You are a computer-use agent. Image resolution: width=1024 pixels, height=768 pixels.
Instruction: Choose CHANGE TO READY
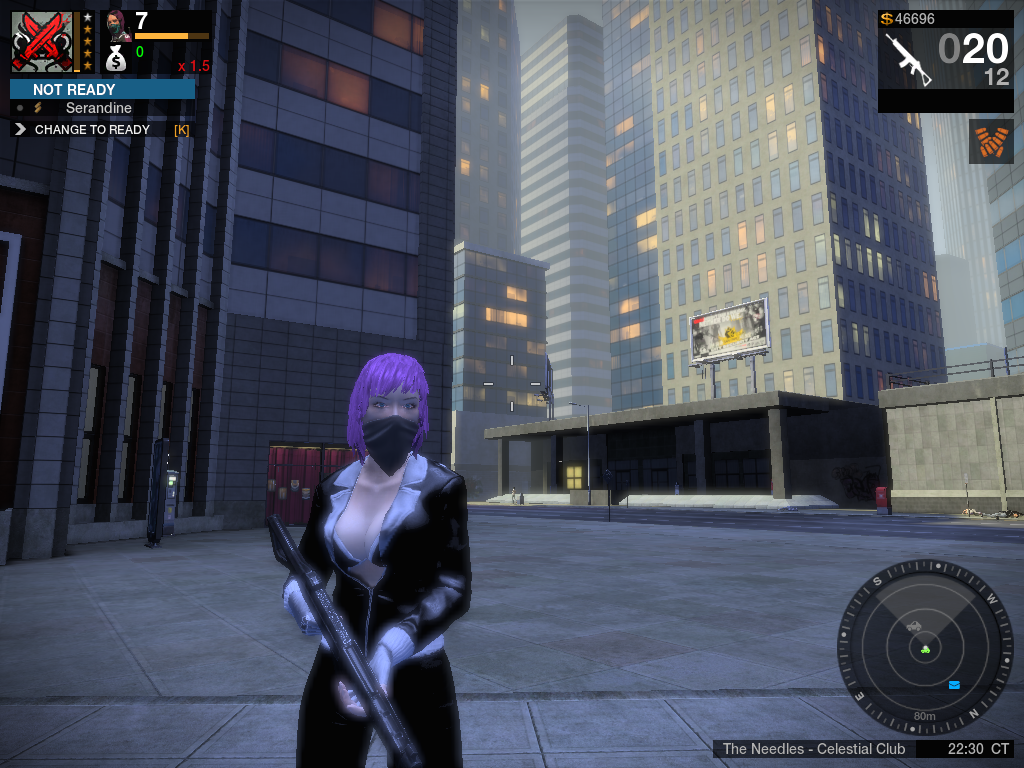pyautogui.click(x=92, y=129)
